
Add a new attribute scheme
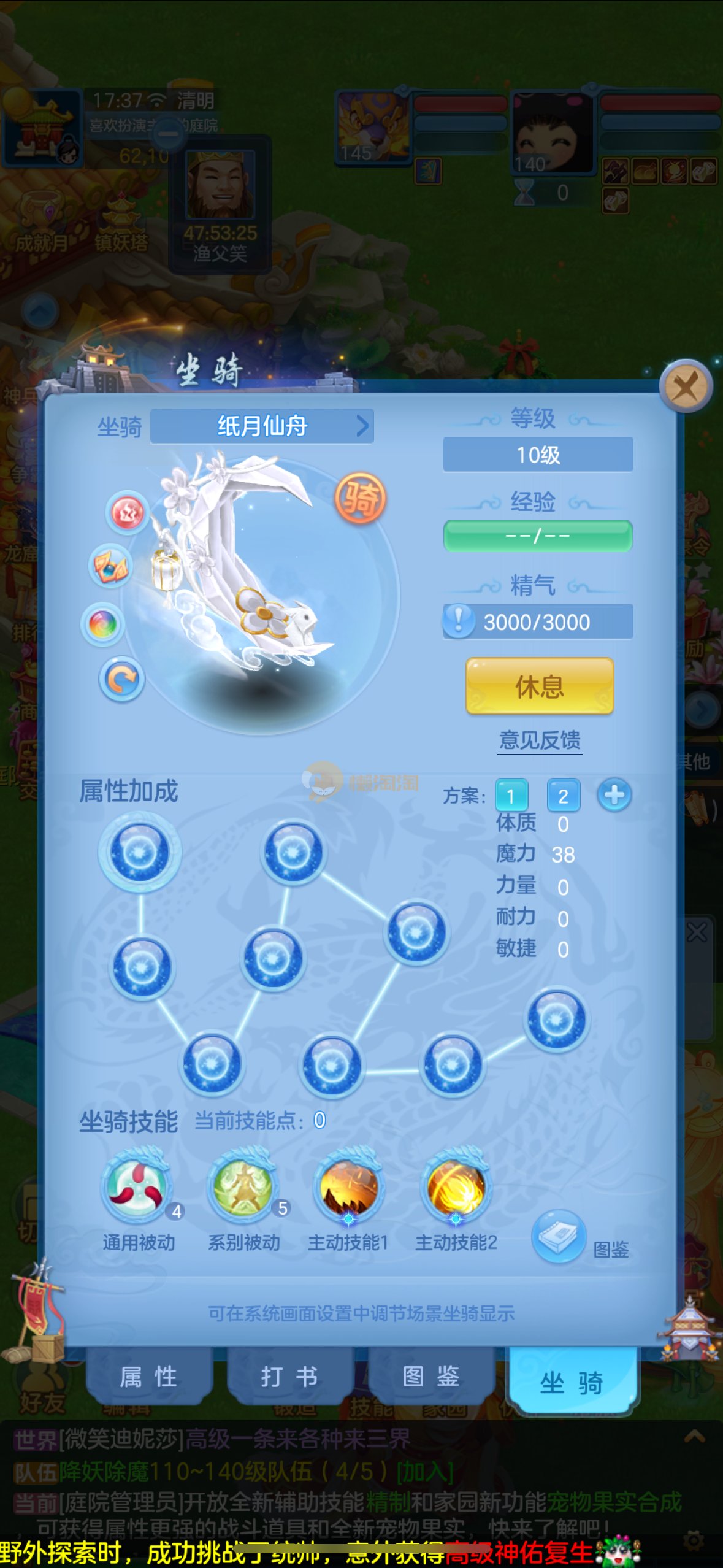(614, 795)
